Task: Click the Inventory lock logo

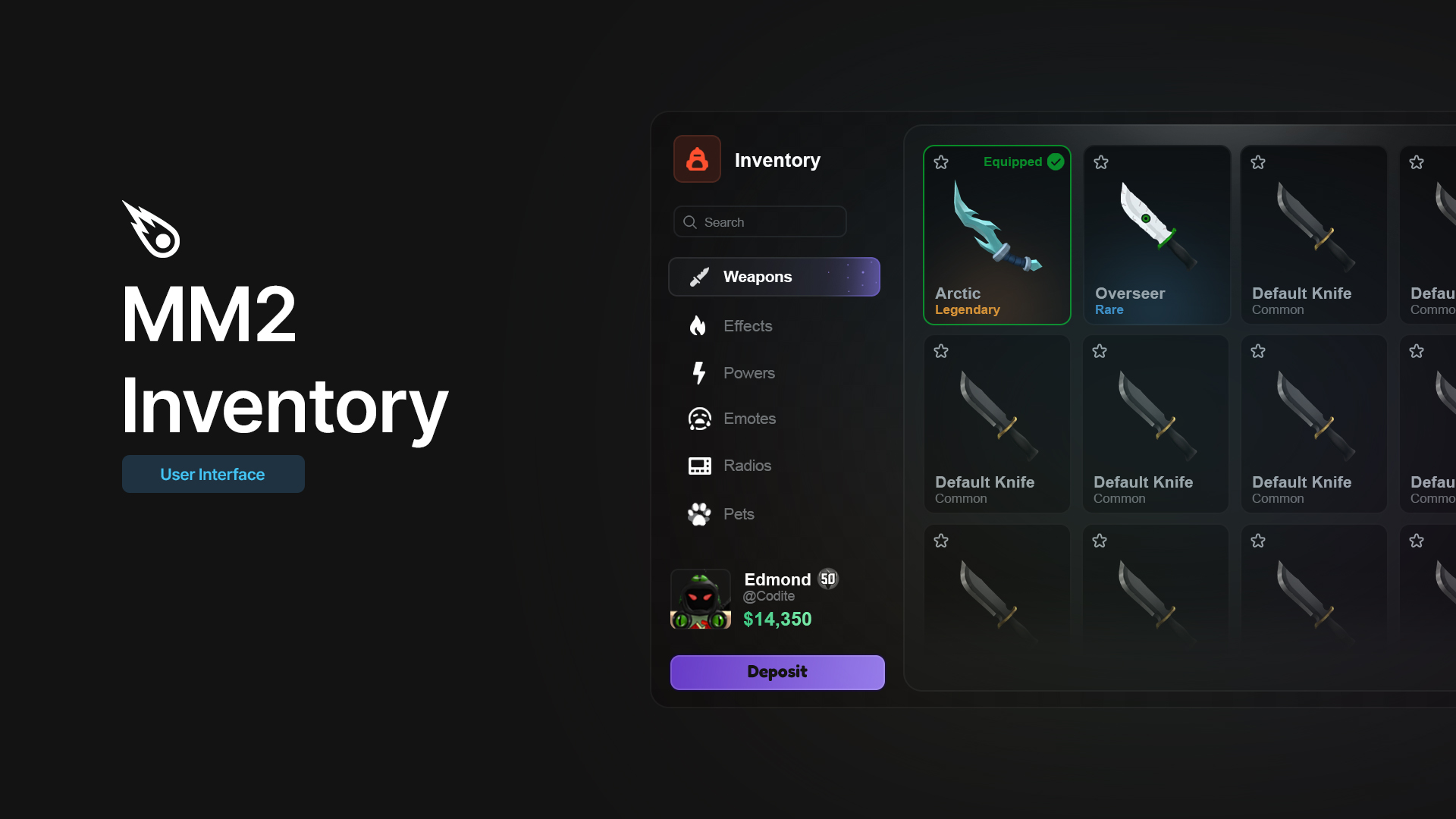Action: pyautogui.click(x=696, y=159)
